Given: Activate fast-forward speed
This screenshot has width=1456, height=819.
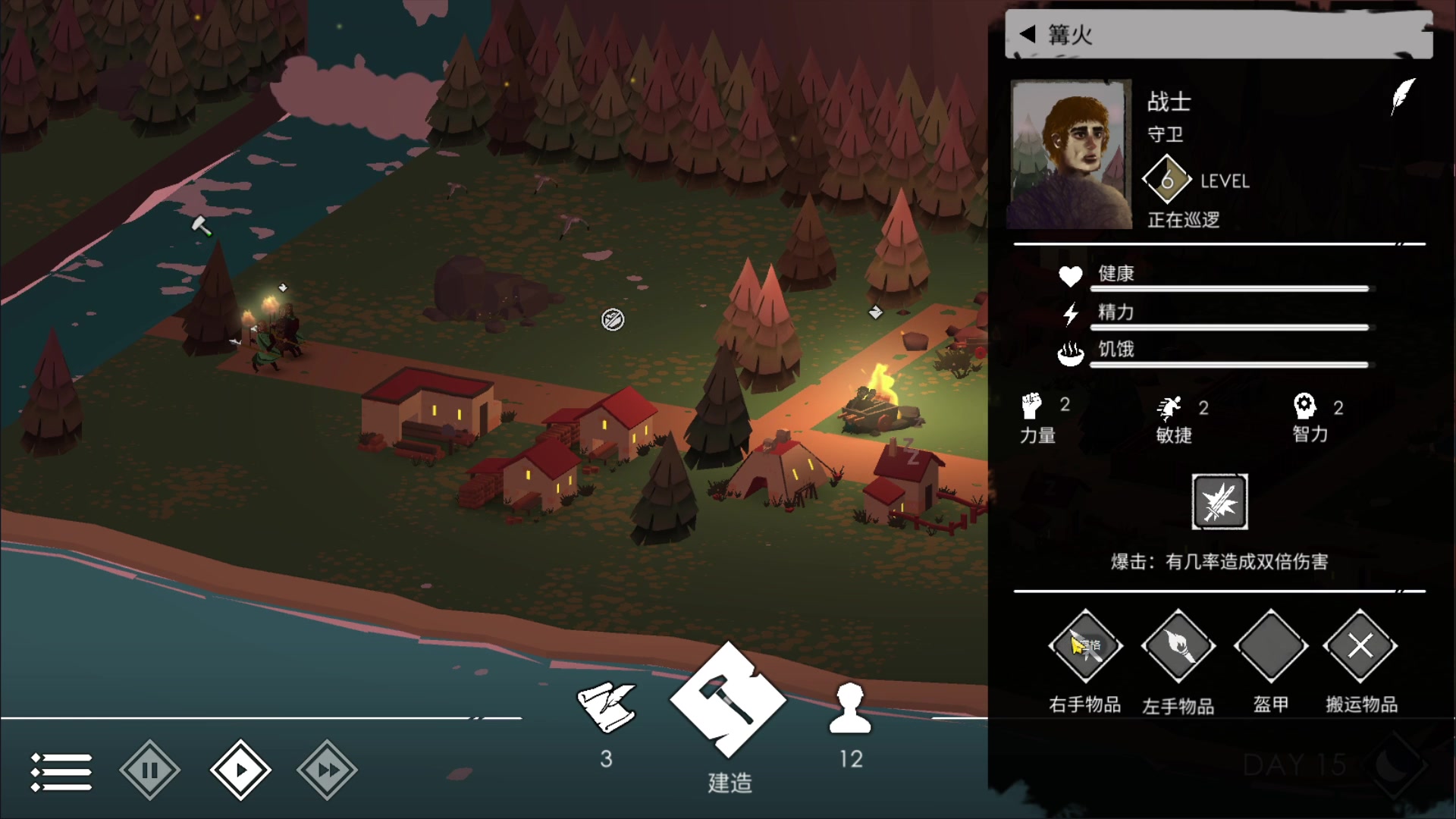Looking at the screenshot, I should pos(327,770).
